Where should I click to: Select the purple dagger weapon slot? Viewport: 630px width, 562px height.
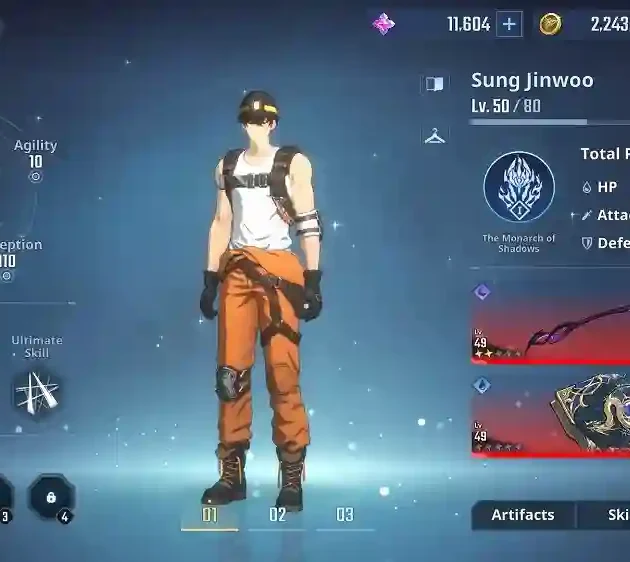(551, 323)
